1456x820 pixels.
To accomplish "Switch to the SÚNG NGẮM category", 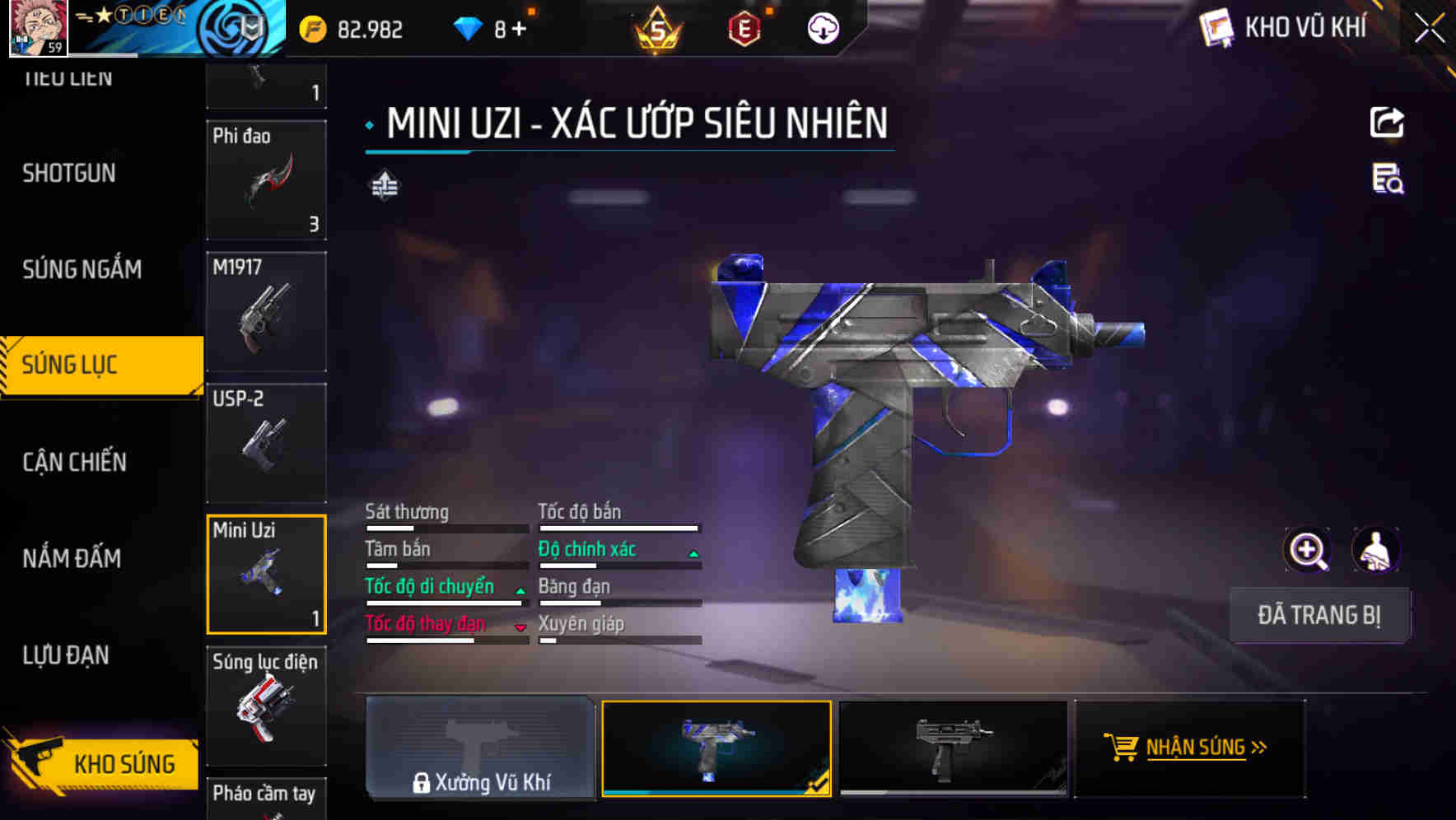I will 82,269.
